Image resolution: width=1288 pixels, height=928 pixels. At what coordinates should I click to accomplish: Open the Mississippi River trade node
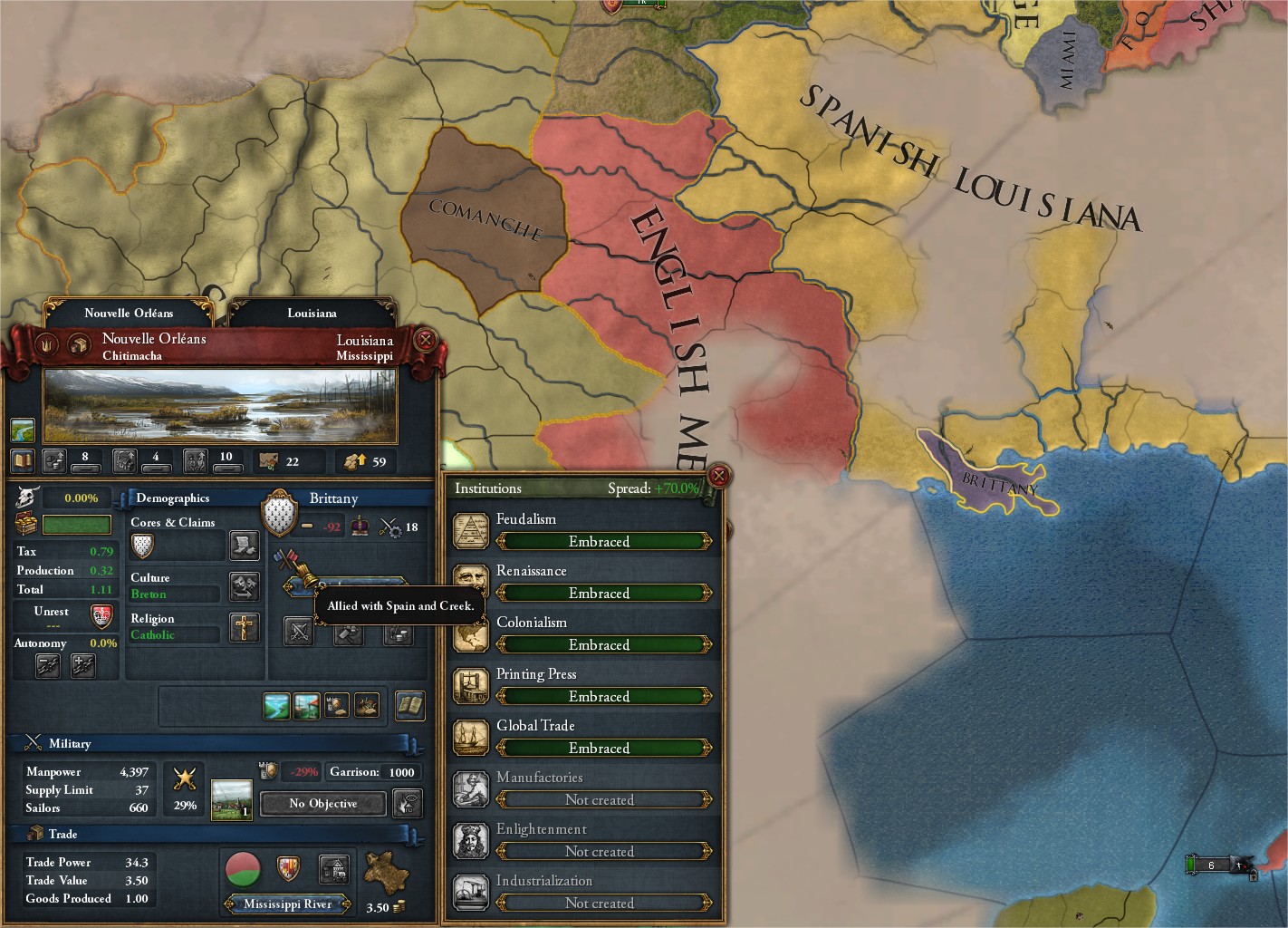tap(287, 904)
